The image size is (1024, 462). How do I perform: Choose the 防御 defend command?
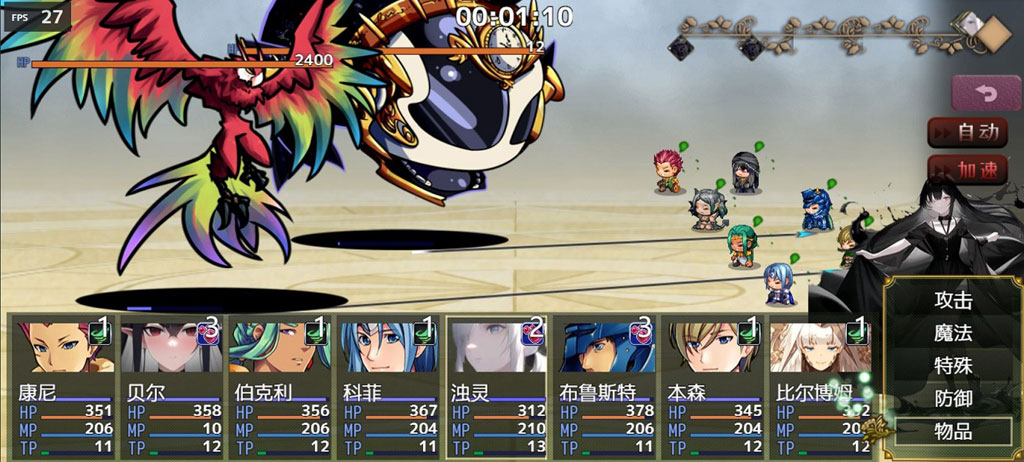coord(952,399)
